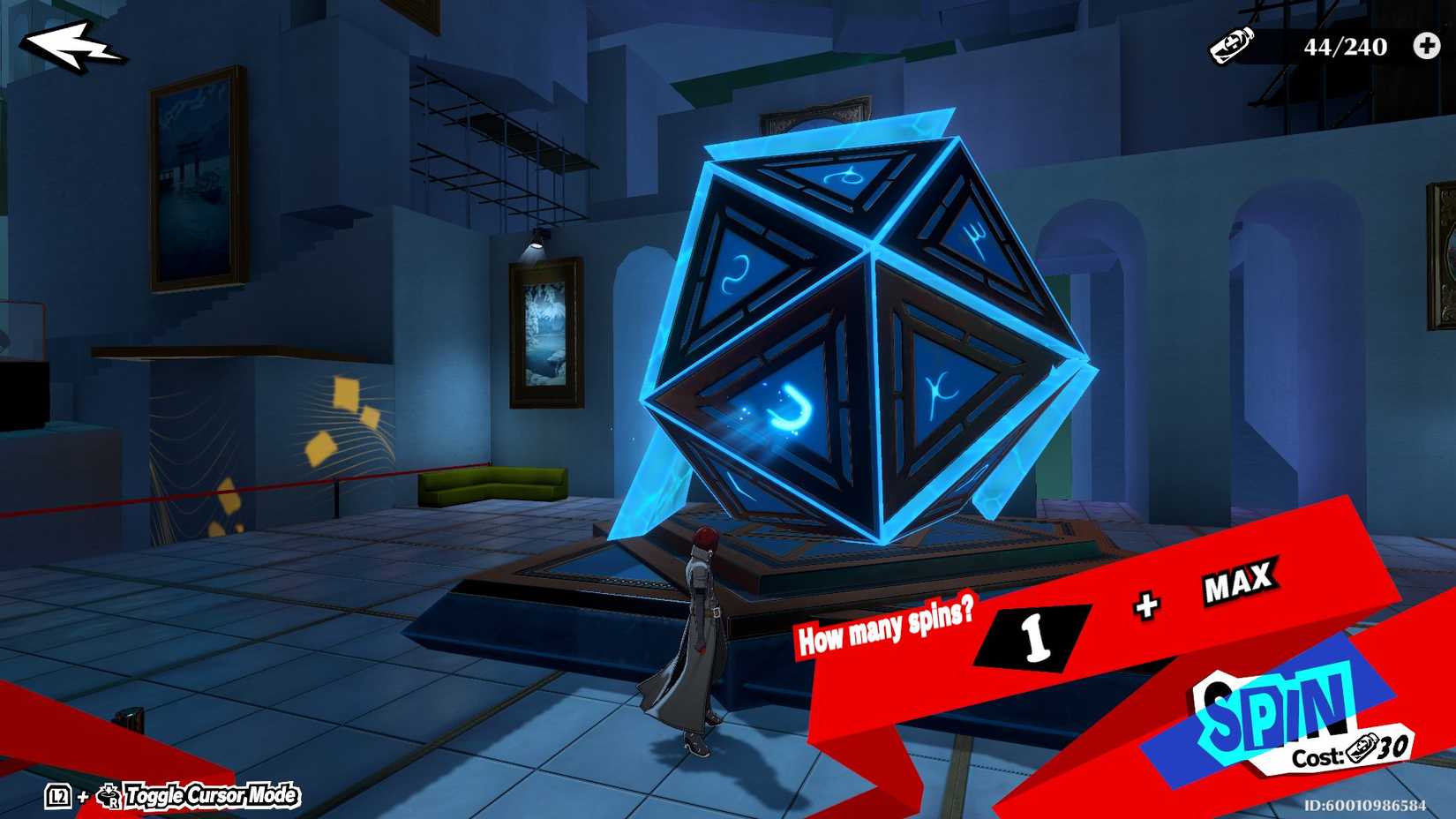
Task: Click the plus icon to buy more tickets
Action: pyautogui.click(x=1426, y=48)
